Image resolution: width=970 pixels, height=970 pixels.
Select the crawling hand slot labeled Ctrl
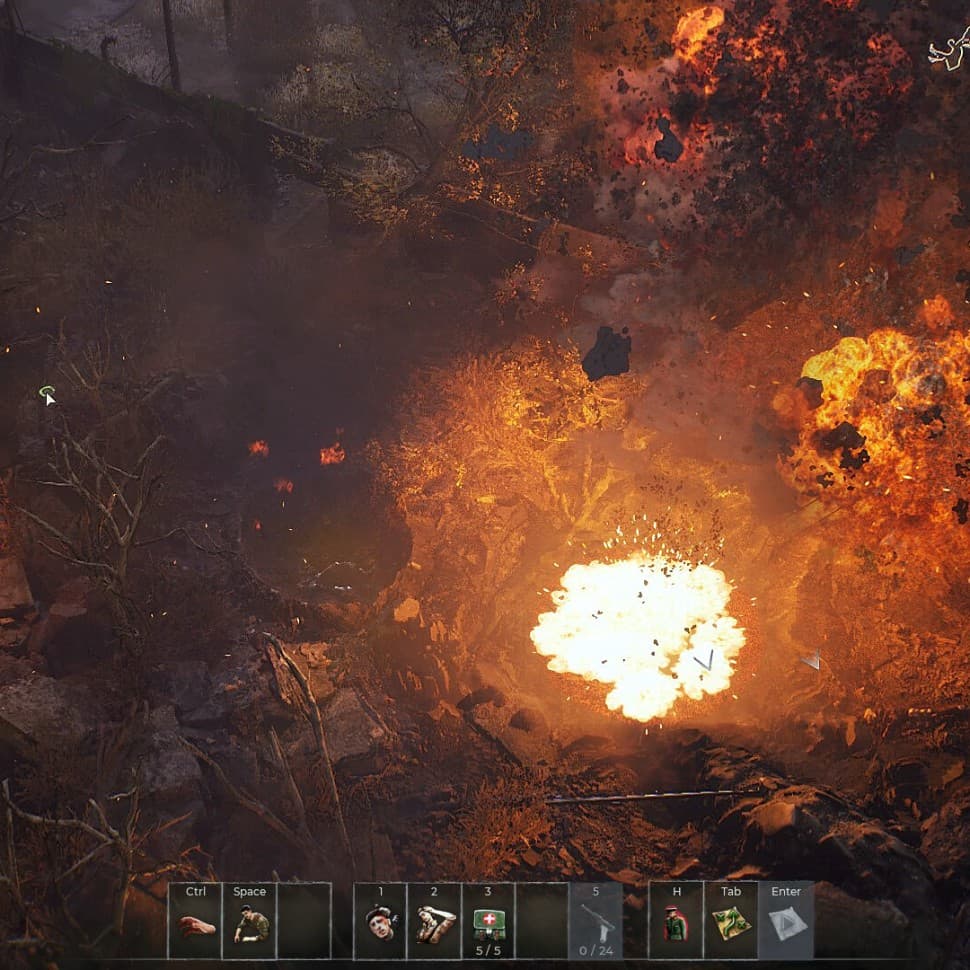click(195, 922)
